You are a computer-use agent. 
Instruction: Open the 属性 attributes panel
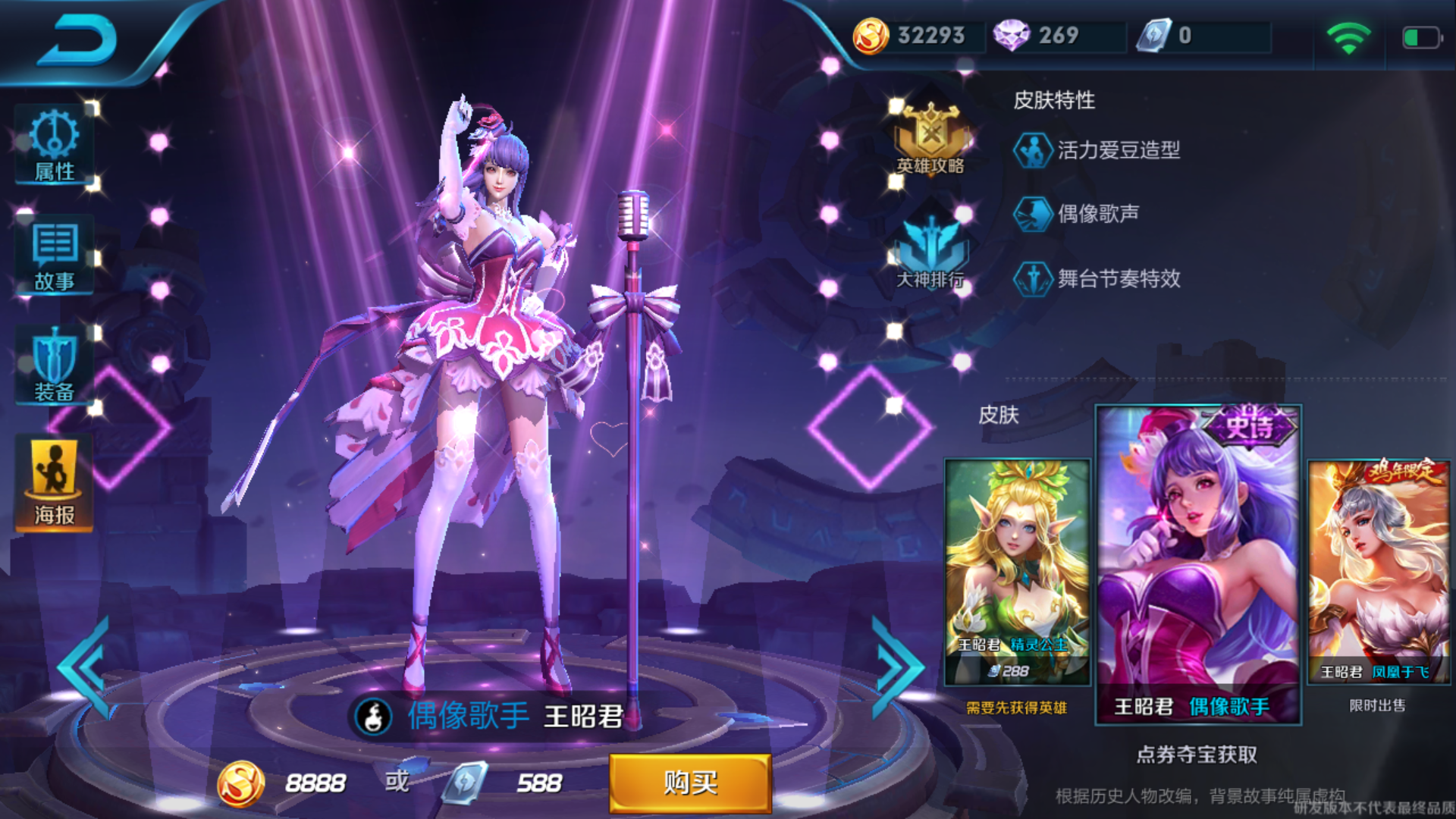tap(53, 146)
